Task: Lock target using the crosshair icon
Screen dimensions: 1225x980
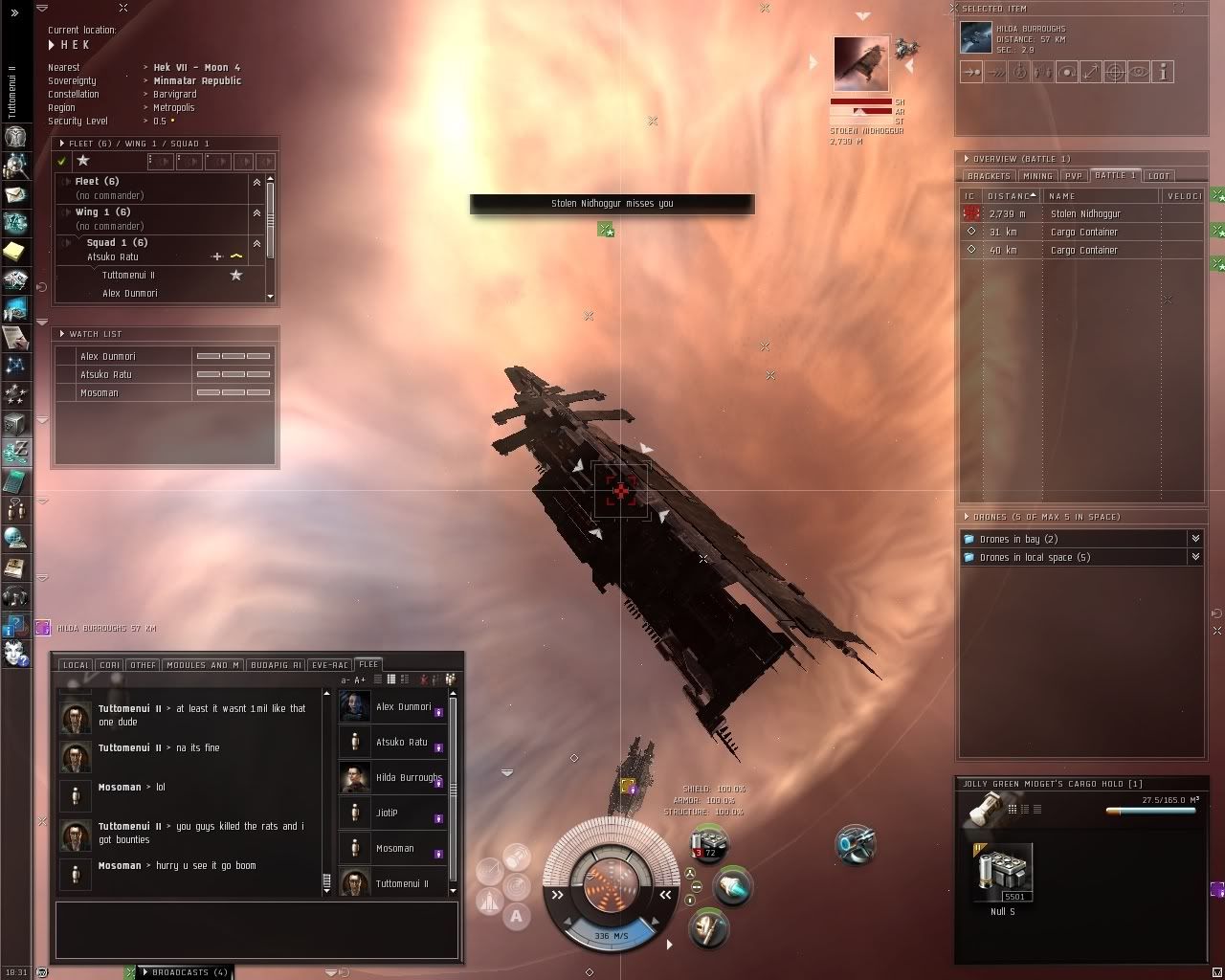Action: pos(1115,72)
